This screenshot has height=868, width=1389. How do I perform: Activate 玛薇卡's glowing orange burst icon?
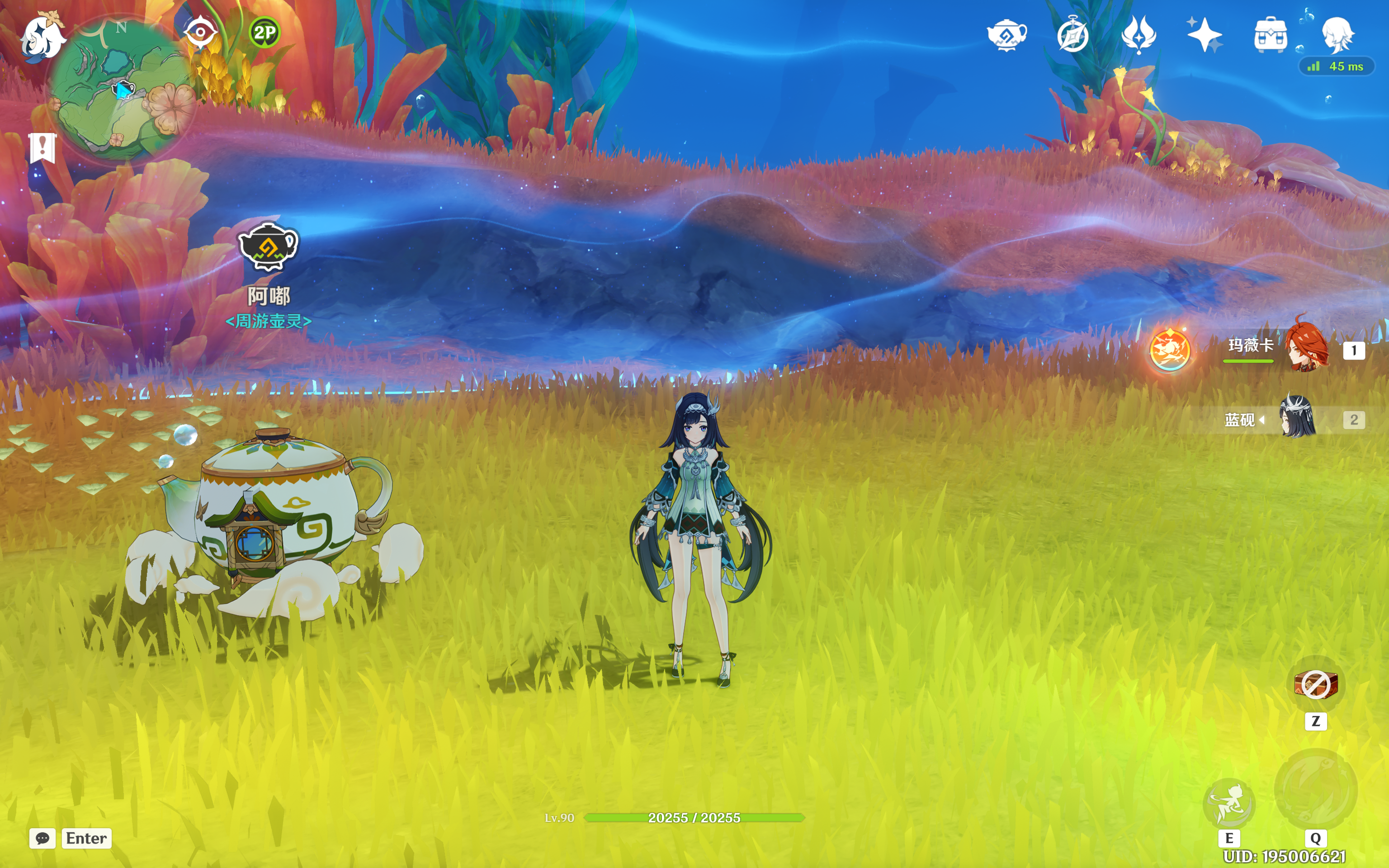(1169, 350)
